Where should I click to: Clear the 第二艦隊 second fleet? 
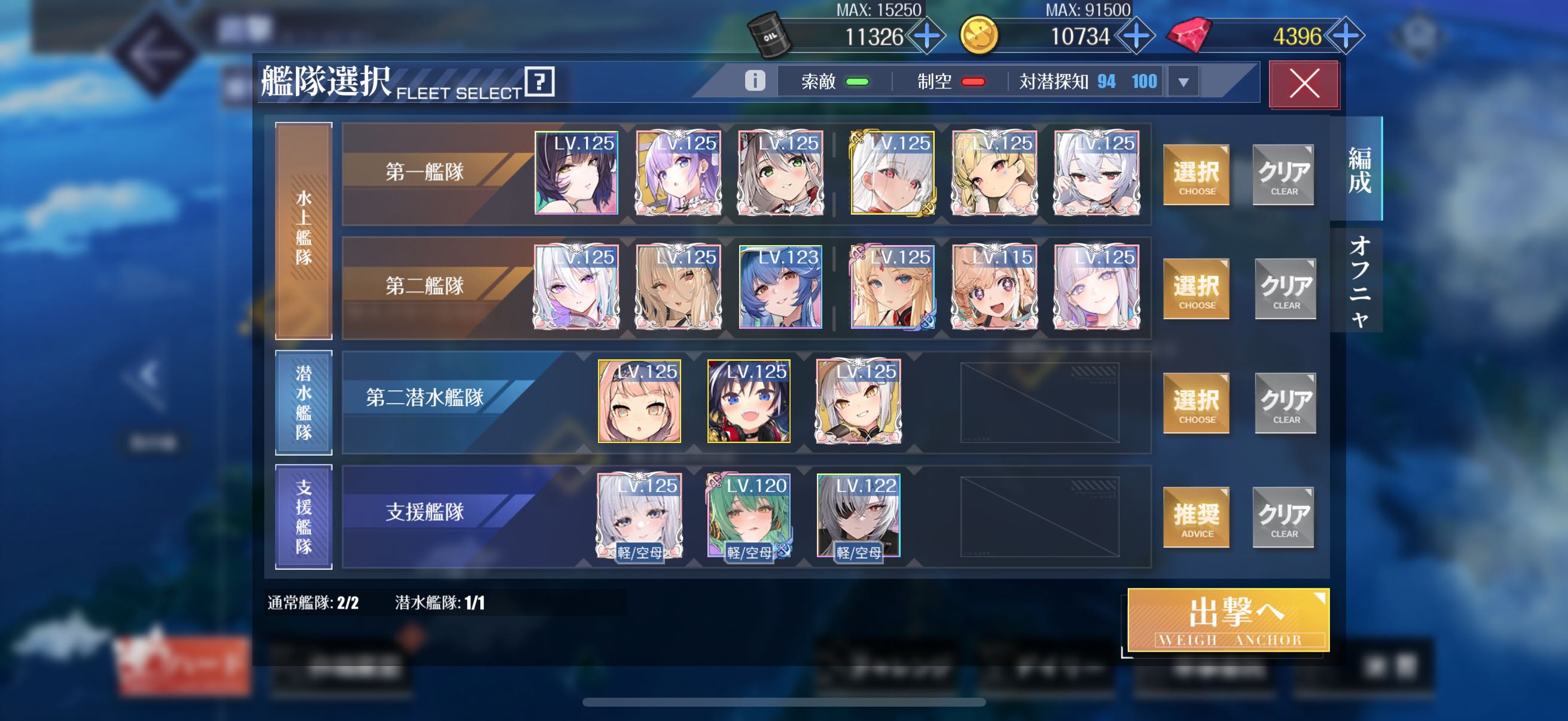pyautogui.click(x=1285, y=288)
